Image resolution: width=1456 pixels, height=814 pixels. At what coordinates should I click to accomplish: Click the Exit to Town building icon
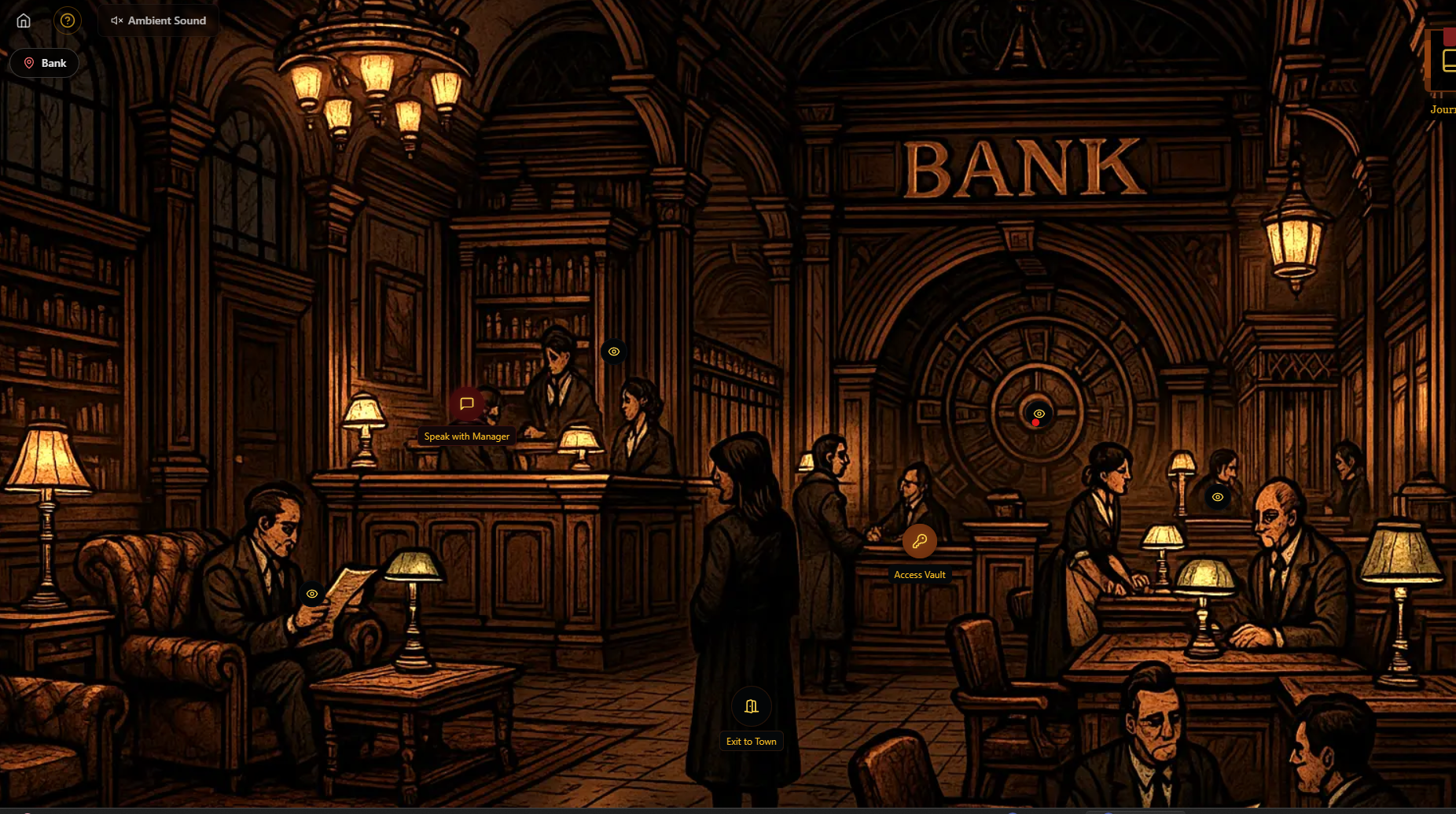[x=750, y=706]
